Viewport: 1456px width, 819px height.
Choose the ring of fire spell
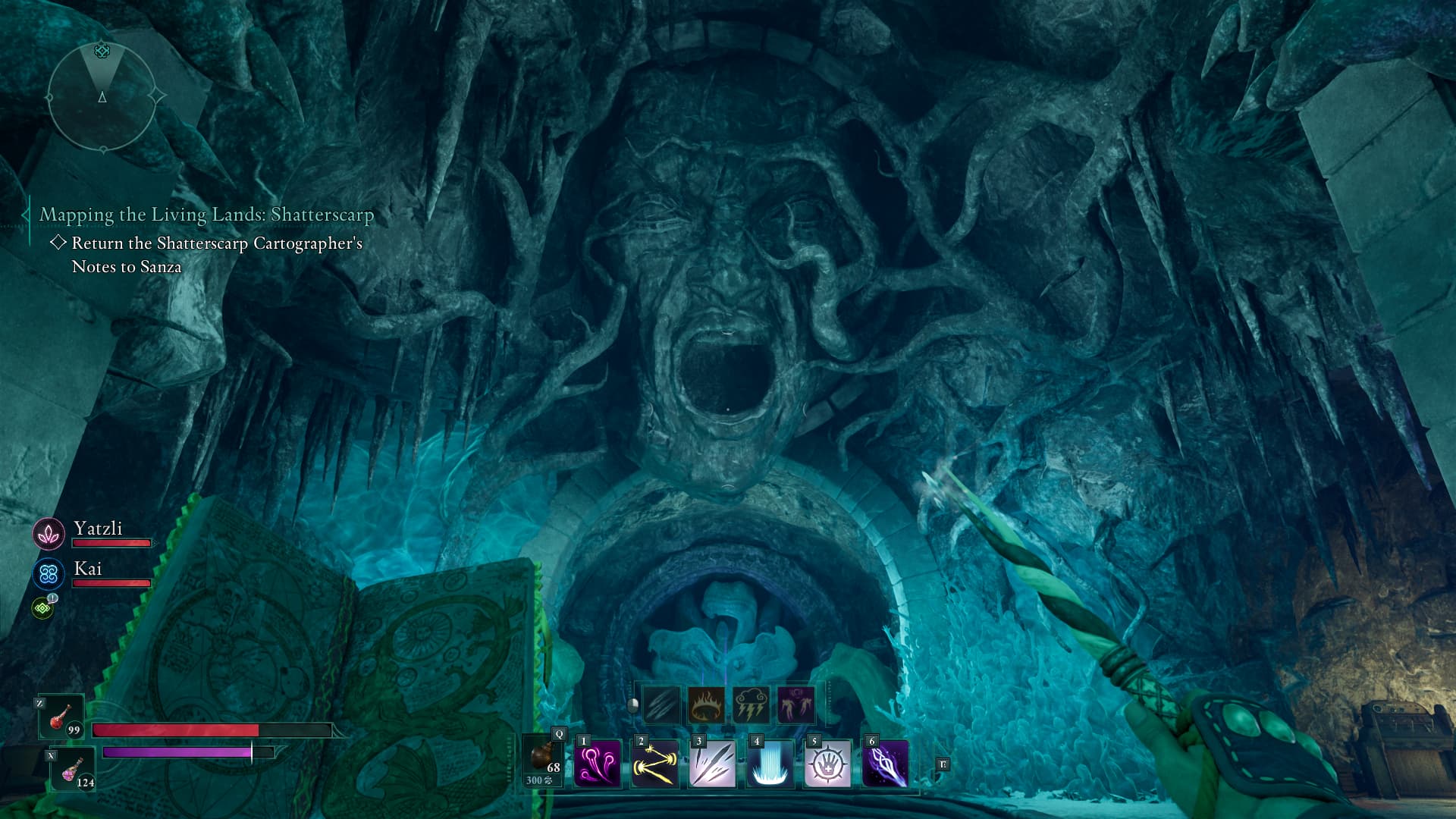(x=706, y=704)
